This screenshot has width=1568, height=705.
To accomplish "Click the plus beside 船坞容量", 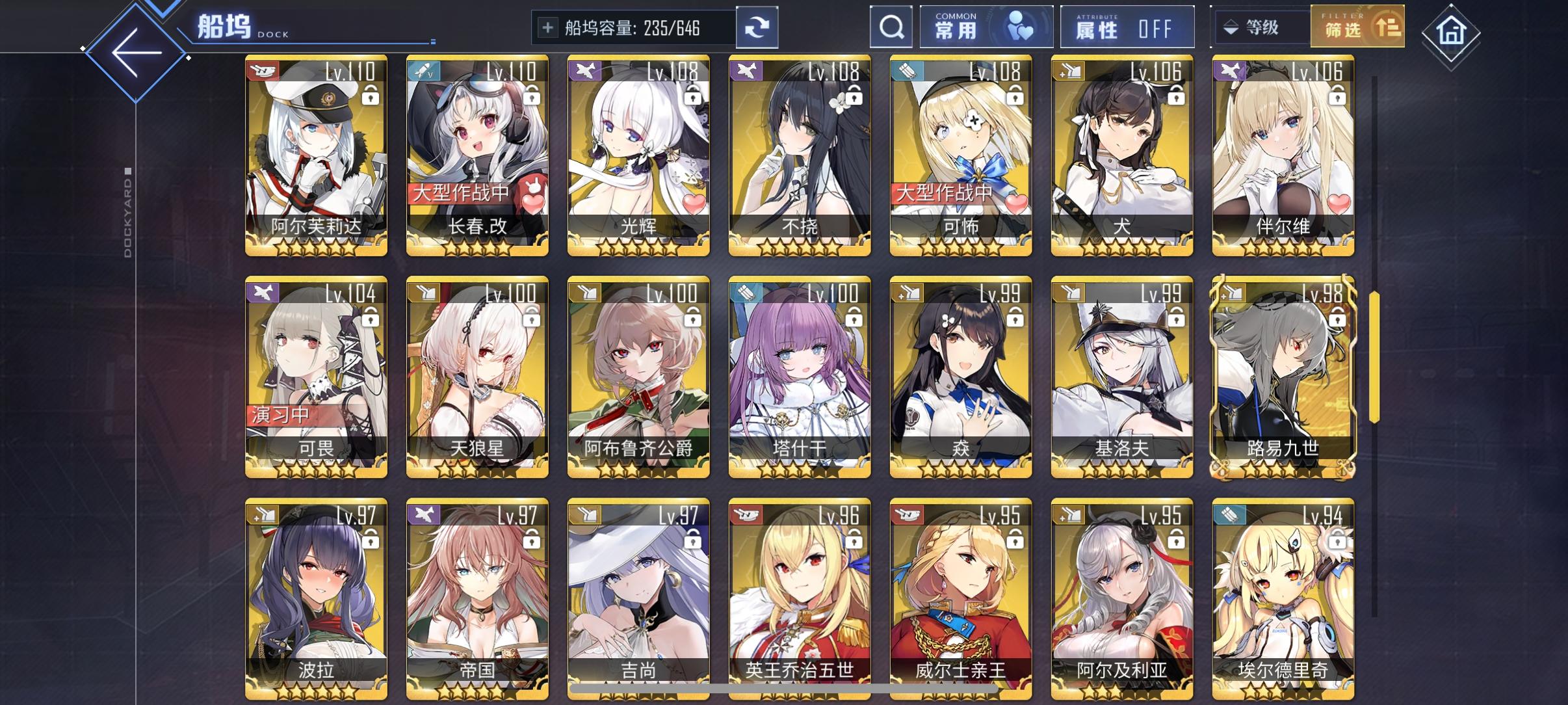I will pyautogui.click(x=548, y=27).
